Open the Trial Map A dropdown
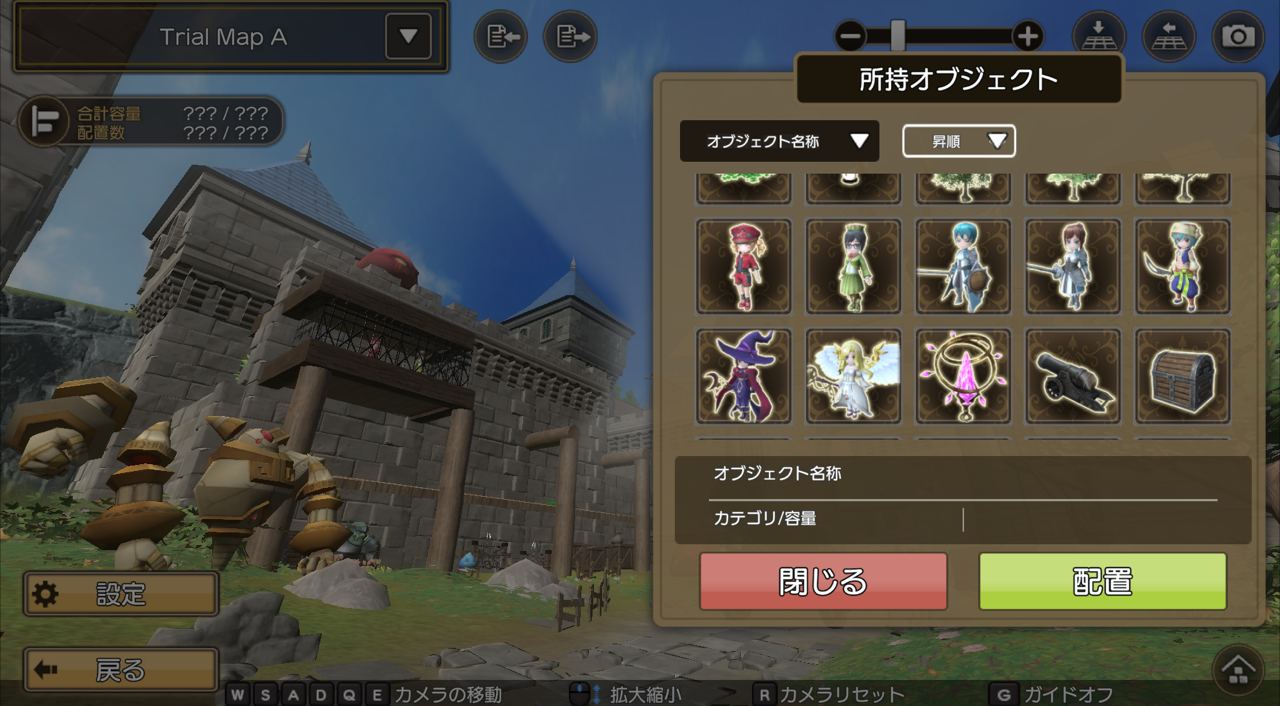 [x=408, y=37]
